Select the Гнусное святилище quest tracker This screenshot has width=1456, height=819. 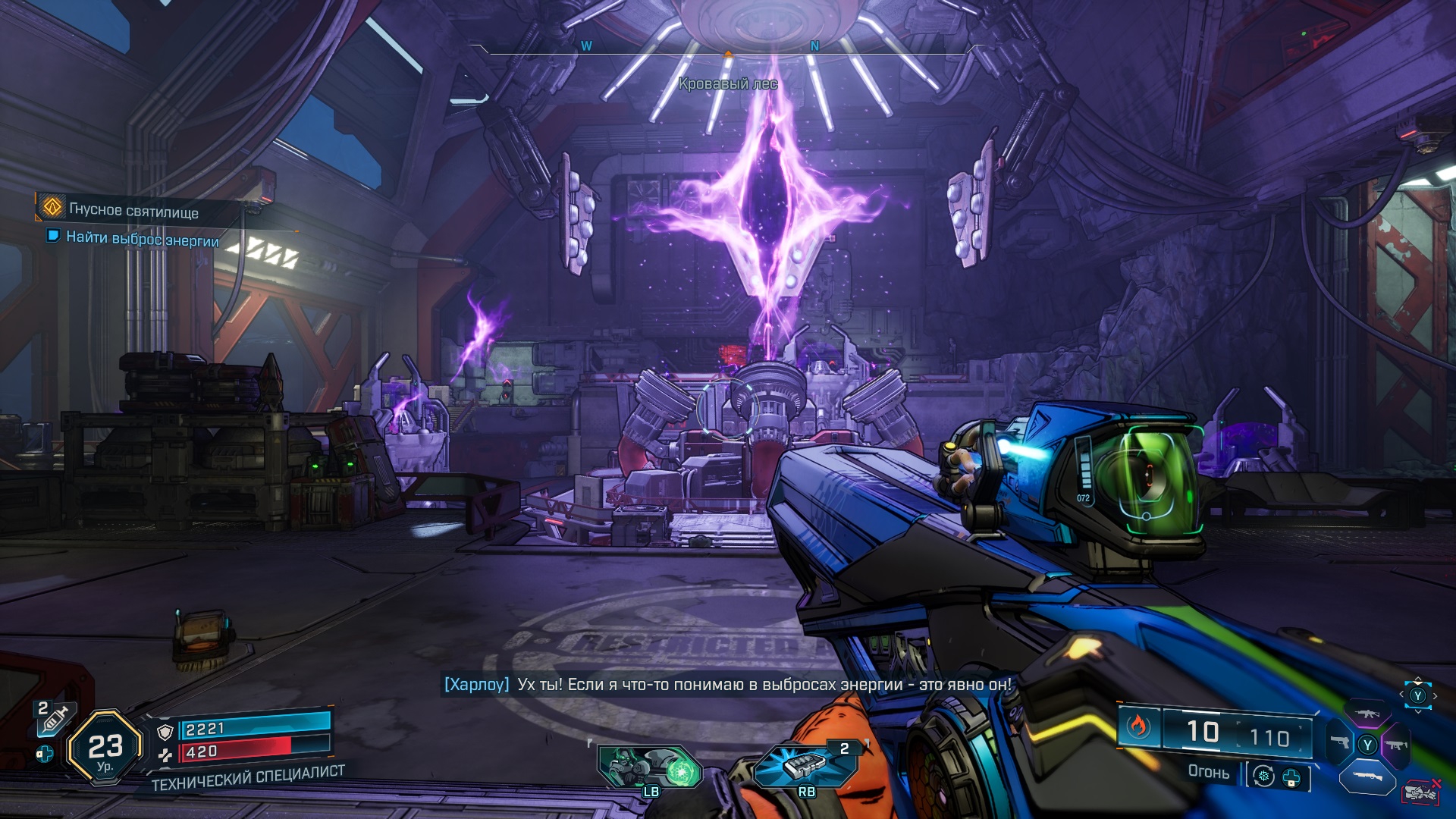click(x=133, y=210)
